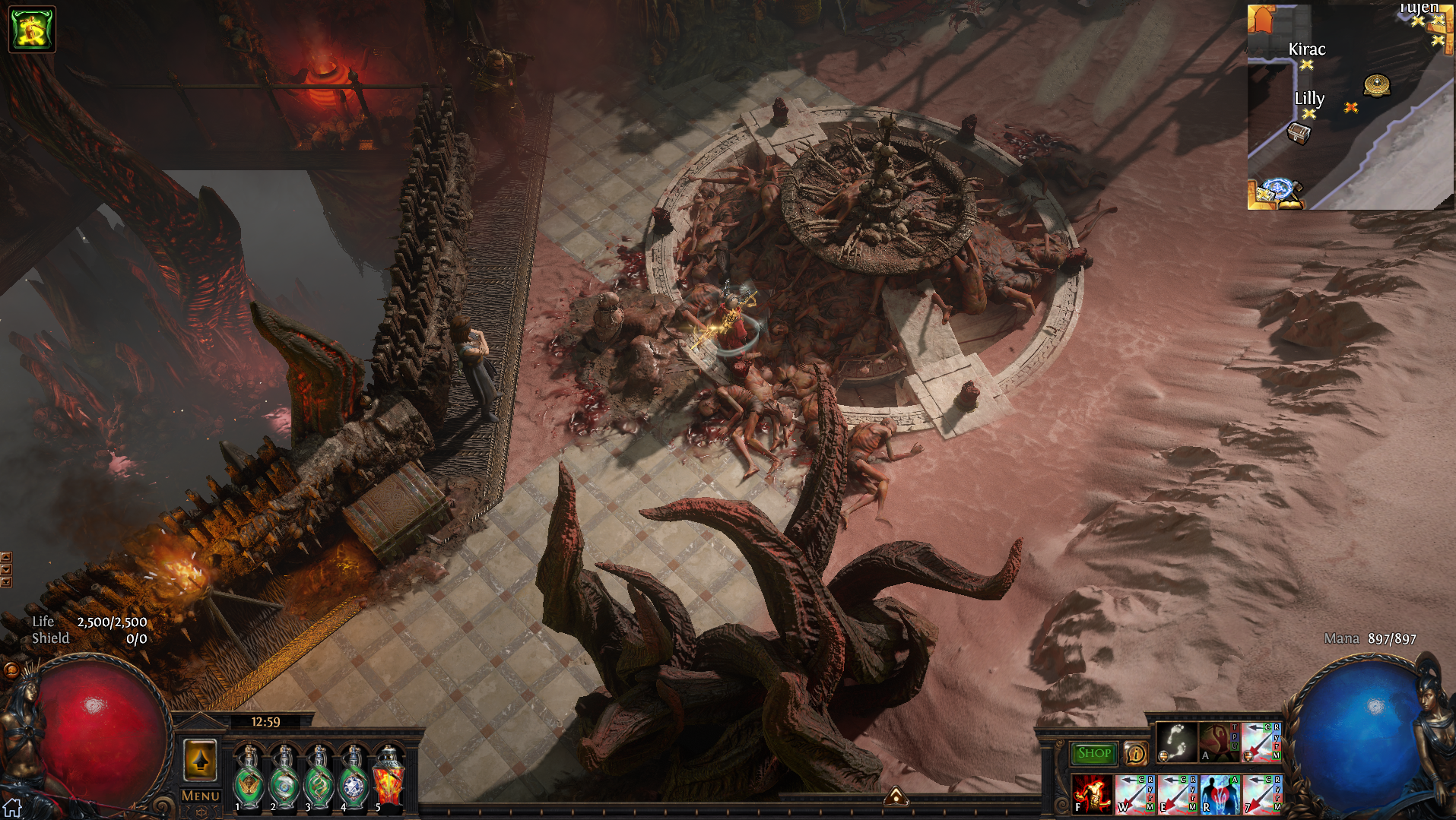
Task: Click the gold level-up arrow button
Action: 201,759
